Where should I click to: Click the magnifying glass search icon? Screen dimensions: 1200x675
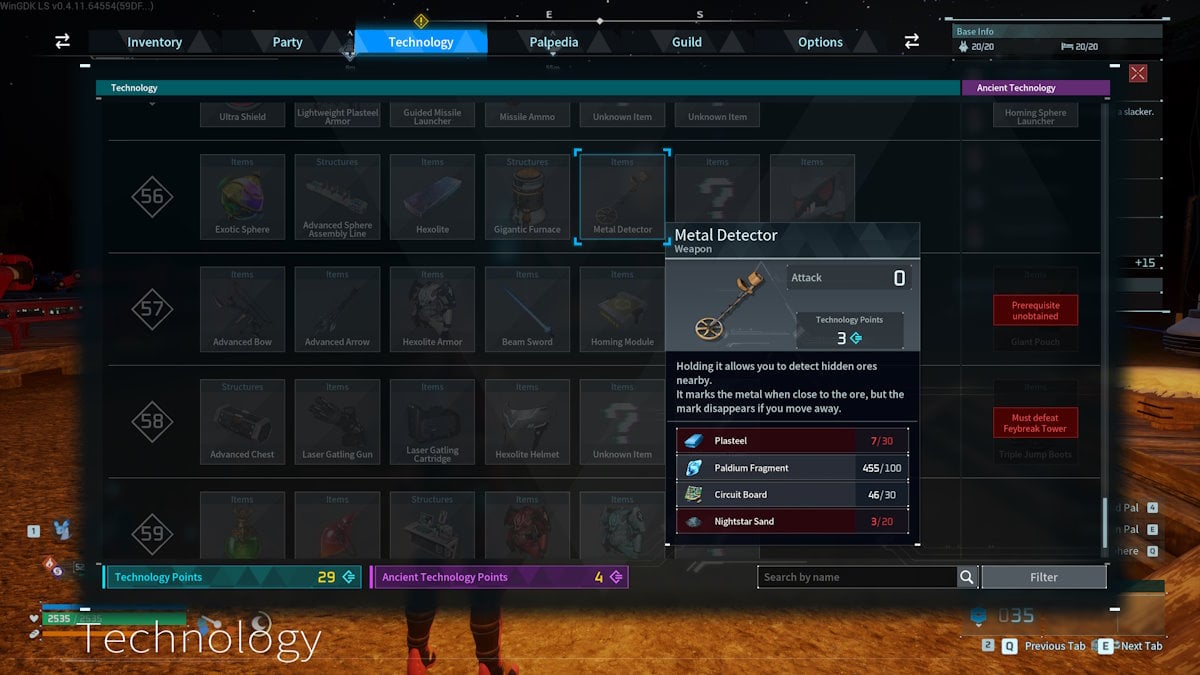[967, 577]
